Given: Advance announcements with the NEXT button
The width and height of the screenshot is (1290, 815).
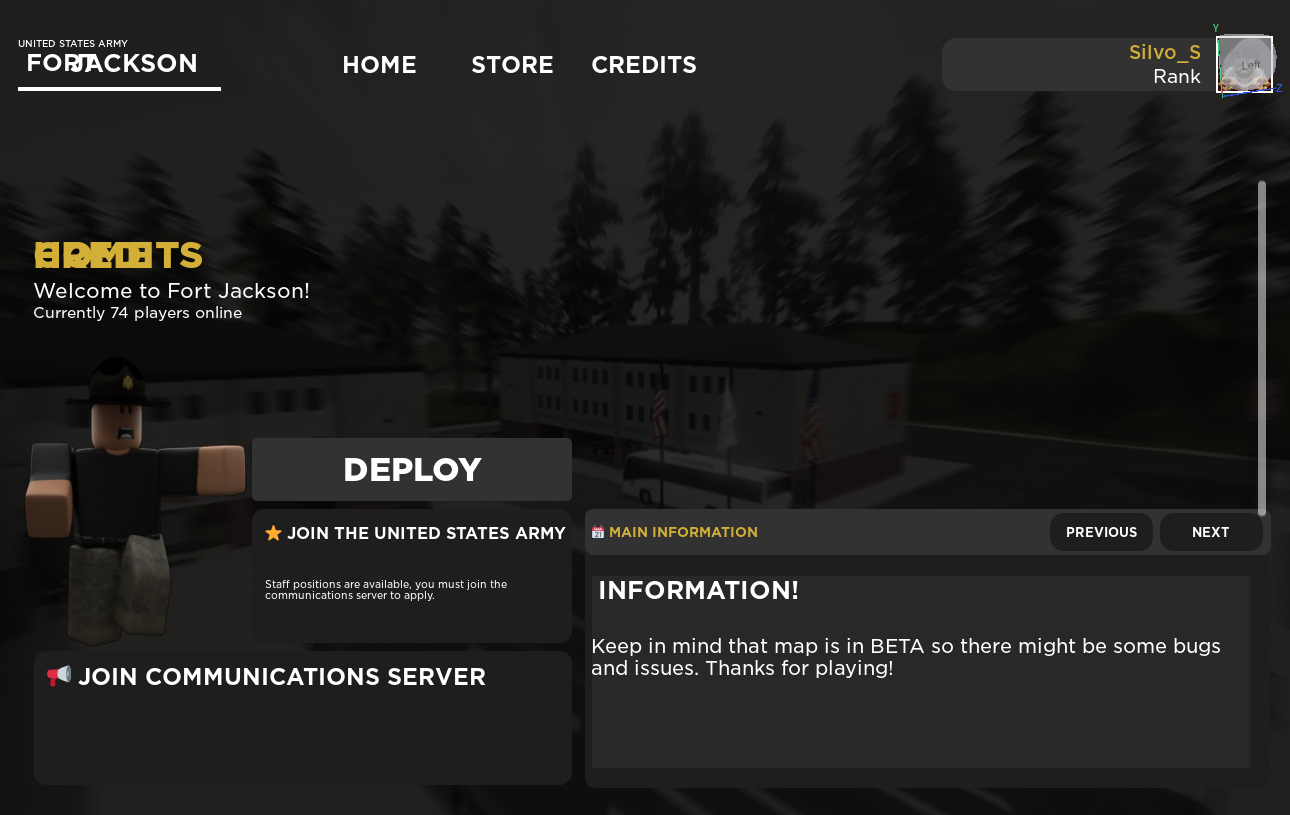Looking at the screenshot, I should (x=1210, y=532).
